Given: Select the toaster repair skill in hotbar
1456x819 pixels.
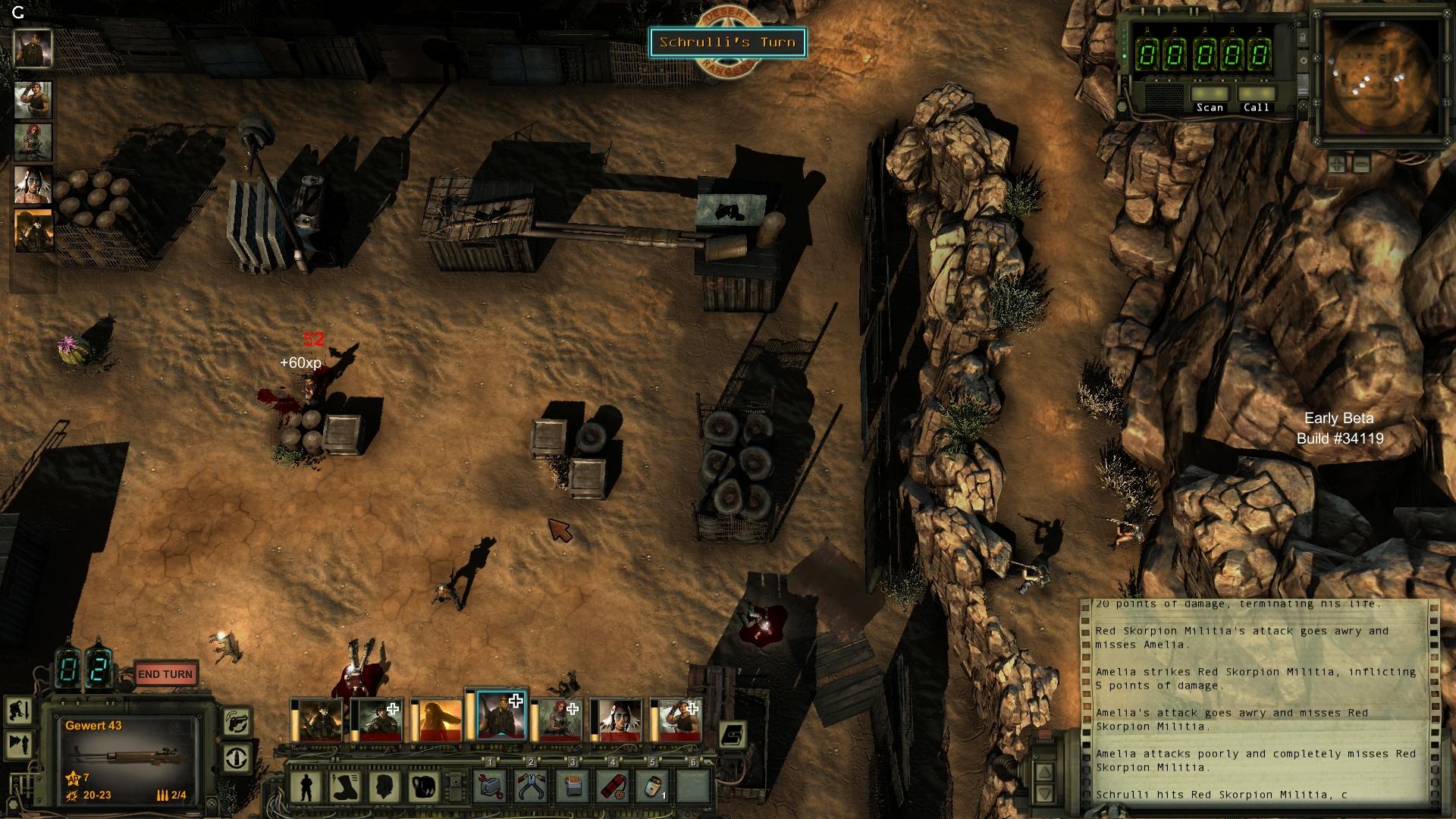Looking at the screenshot, I should point(491,787).
